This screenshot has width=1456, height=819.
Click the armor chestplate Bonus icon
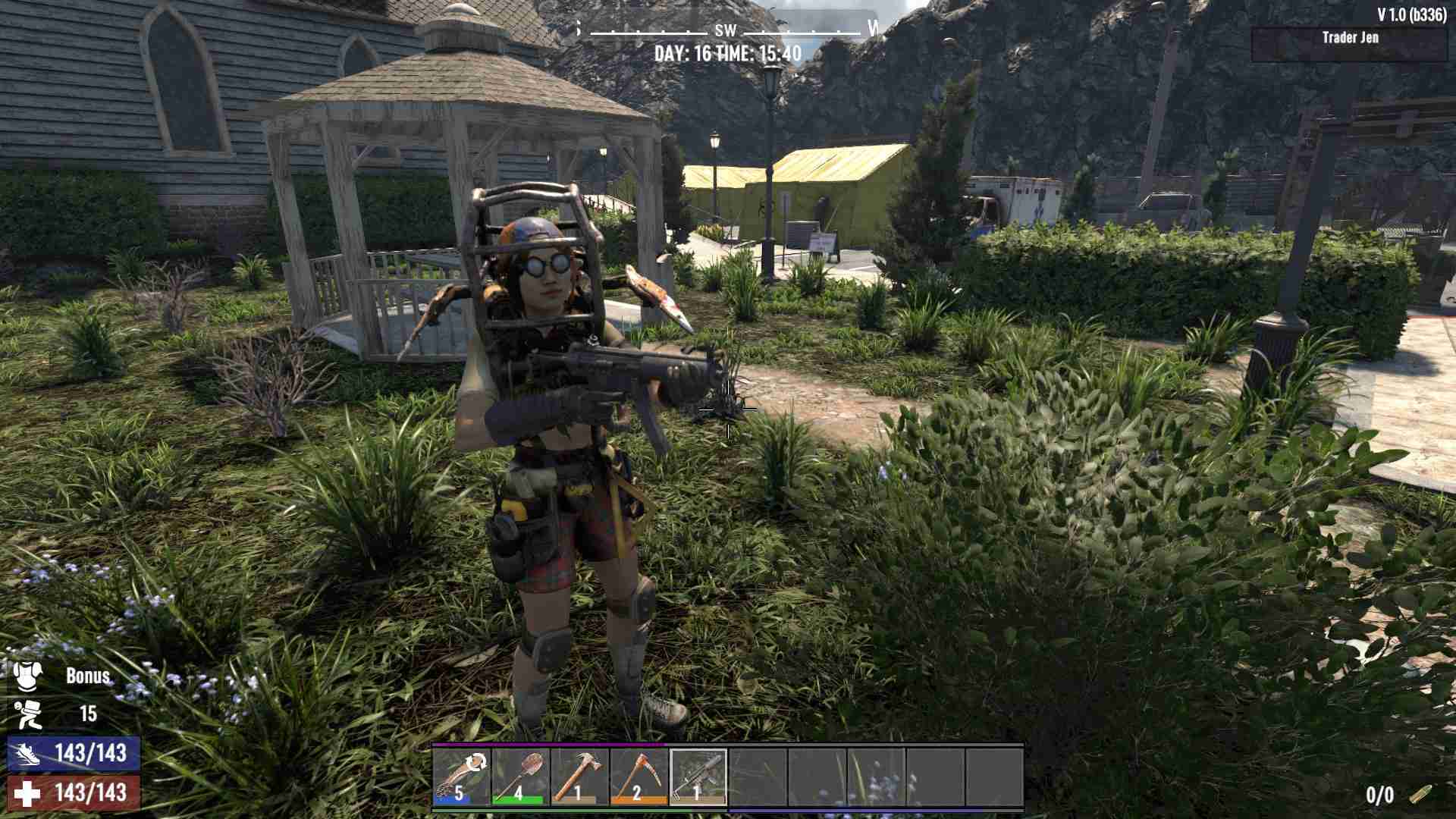point(25,678)
